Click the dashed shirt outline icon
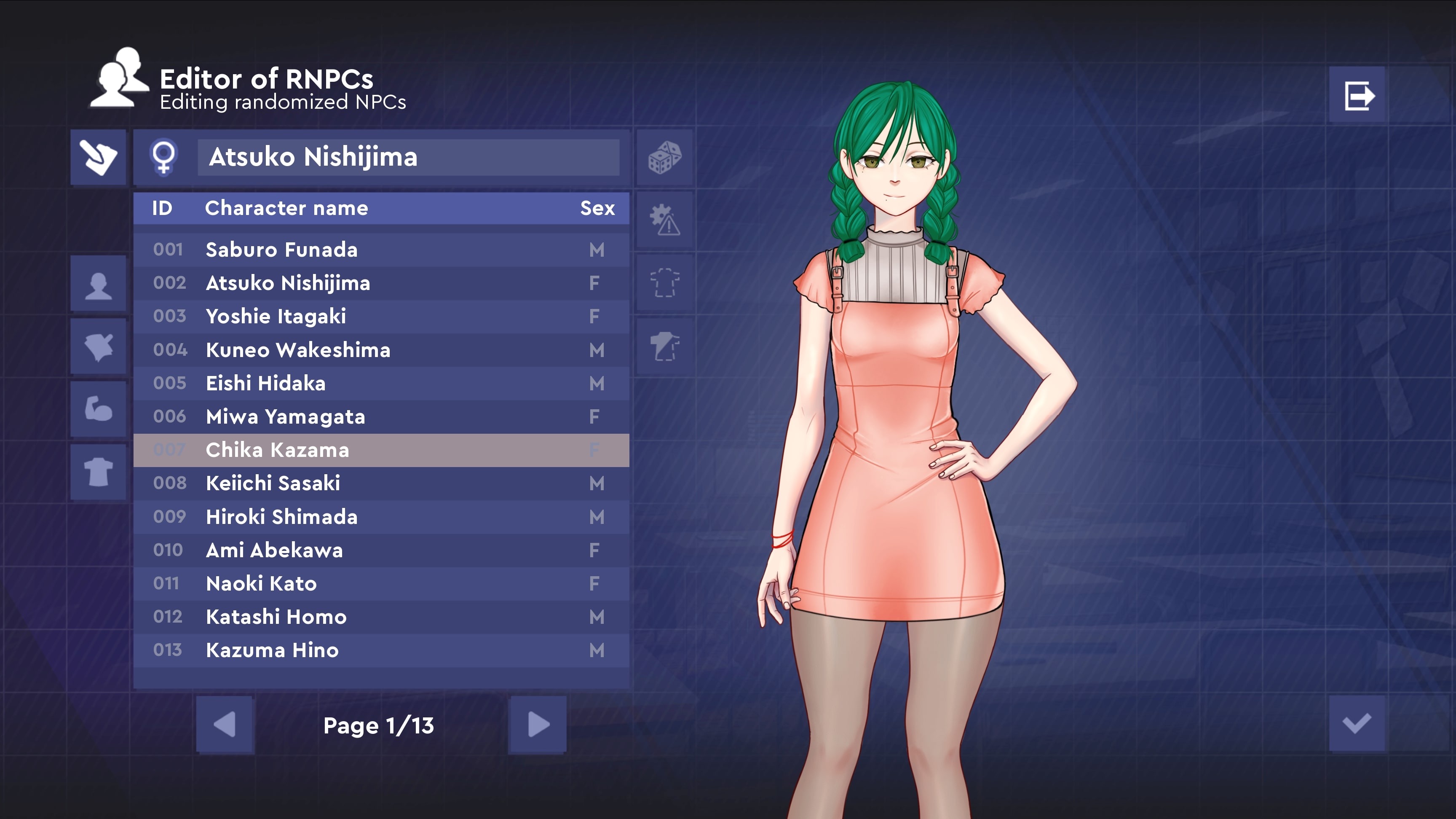This screenshot has width=1456, height=819. point(665,283)
